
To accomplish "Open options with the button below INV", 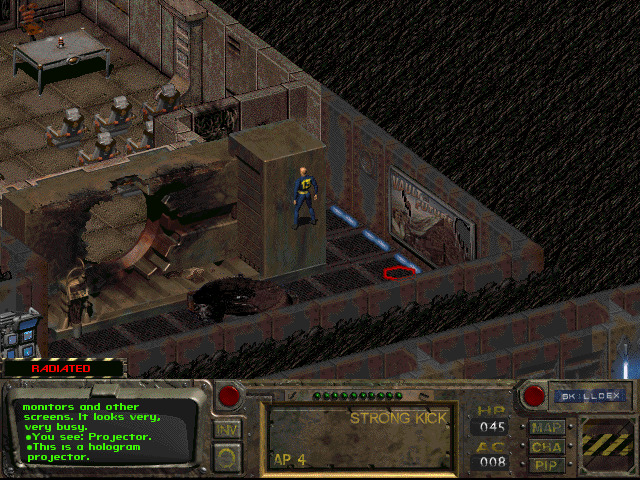I will click(x=227, y=457).
